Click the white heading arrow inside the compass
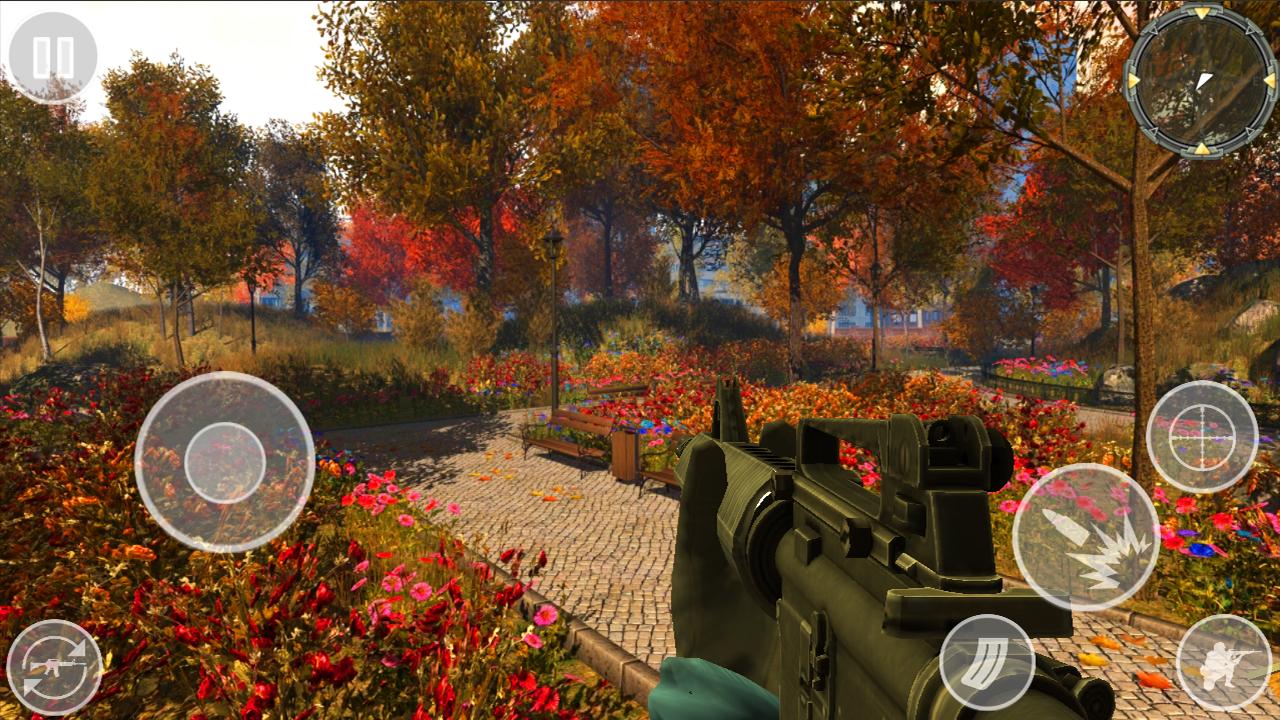 click(1204, 78)
